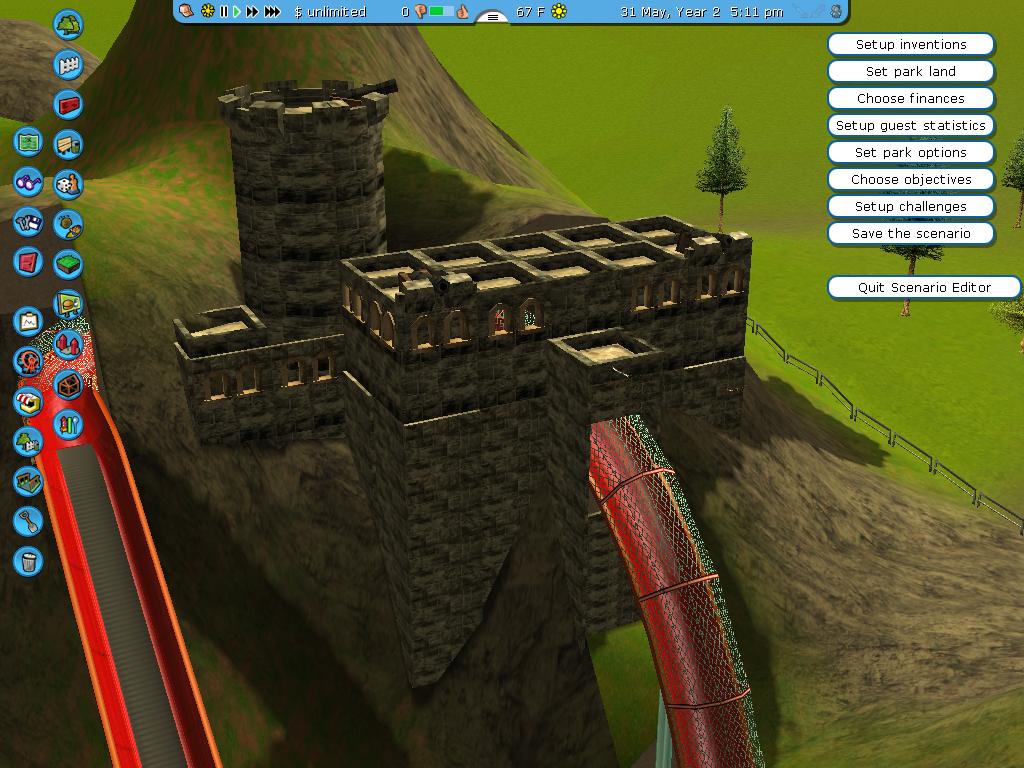Pause the game with the pause button
The height and width of the screenshot is (768, 1024).
tap(224, 12)
